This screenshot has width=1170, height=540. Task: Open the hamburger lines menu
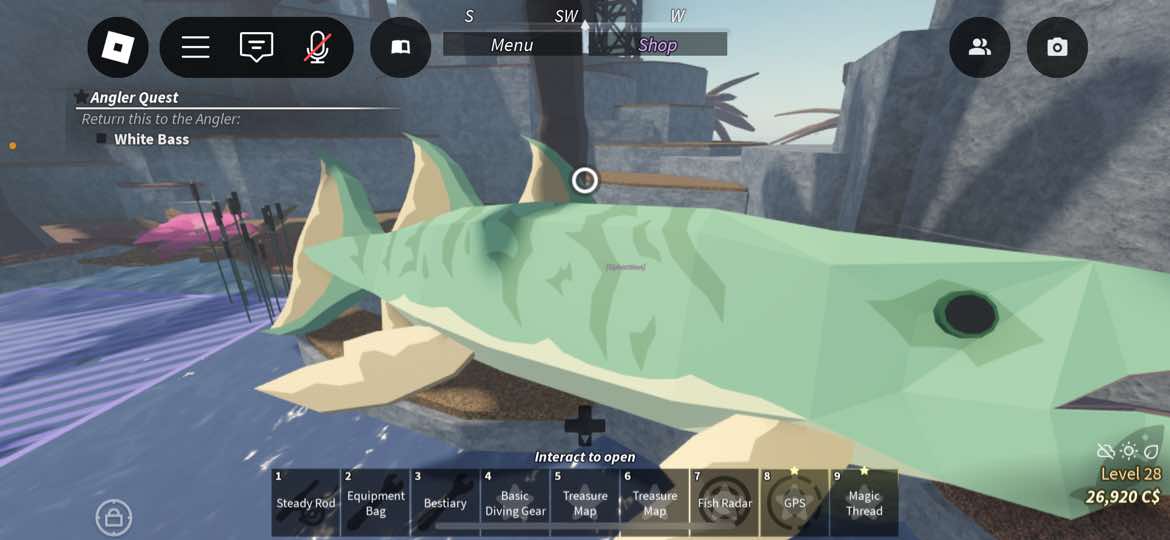coord(195,47)
